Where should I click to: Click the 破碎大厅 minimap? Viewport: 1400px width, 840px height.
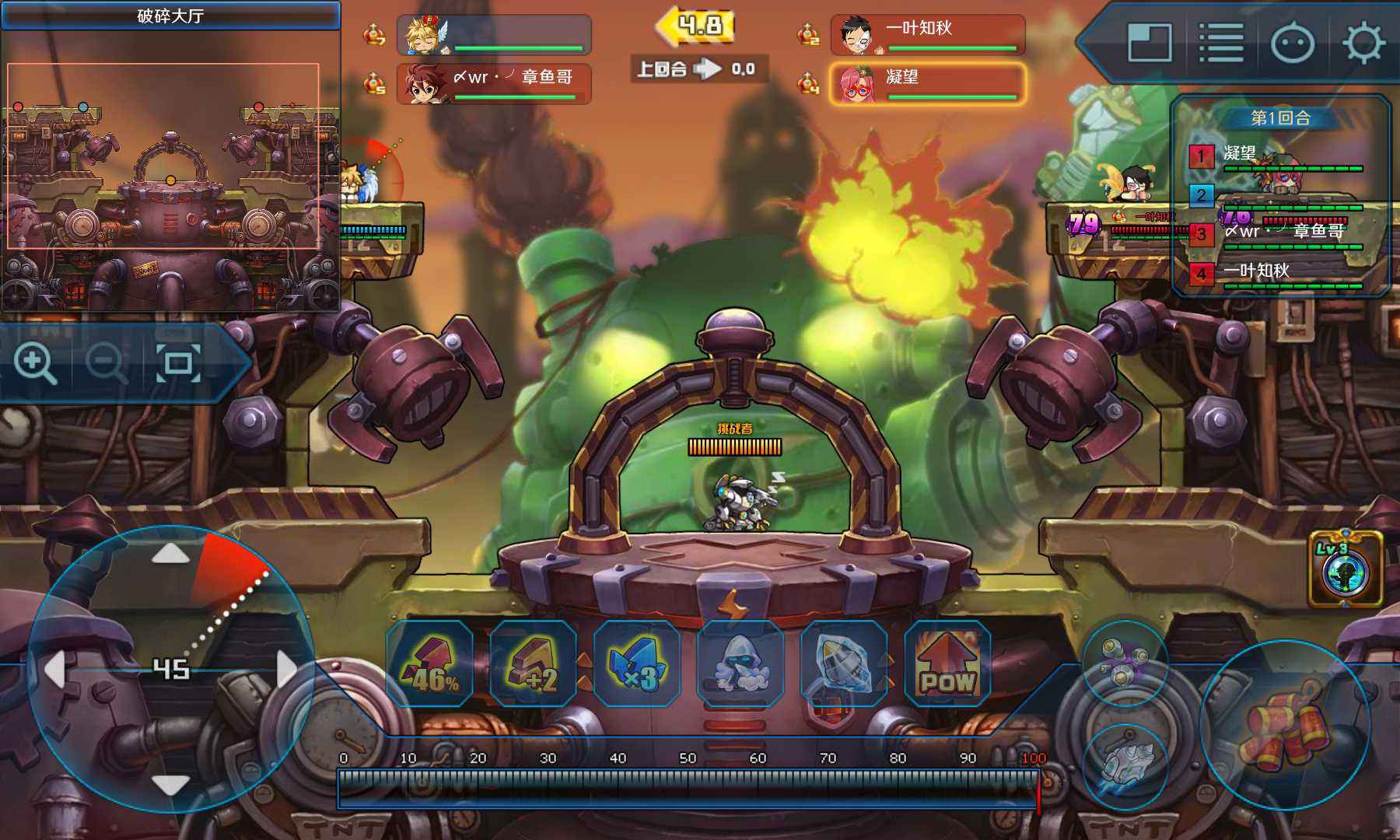coord(170,171)
